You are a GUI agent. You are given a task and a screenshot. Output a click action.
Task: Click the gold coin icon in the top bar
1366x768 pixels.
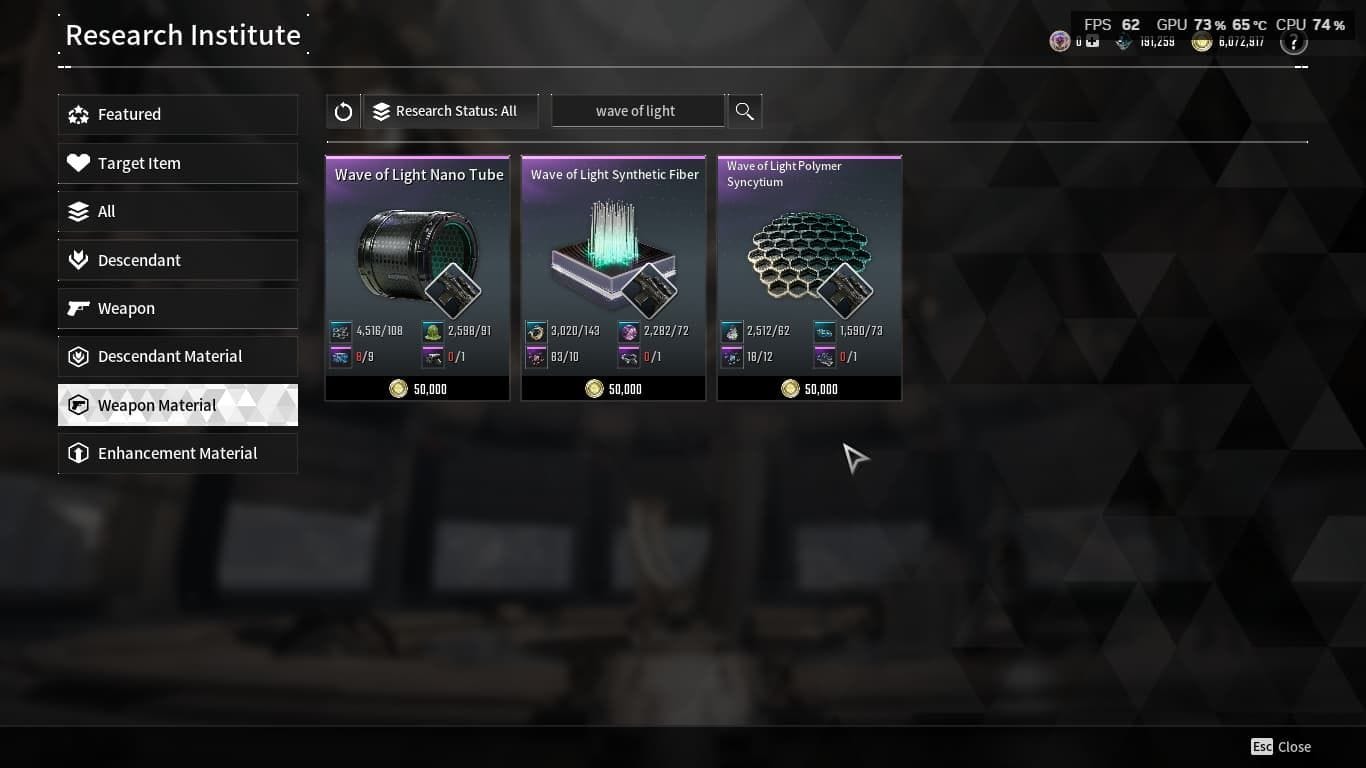1200,42
